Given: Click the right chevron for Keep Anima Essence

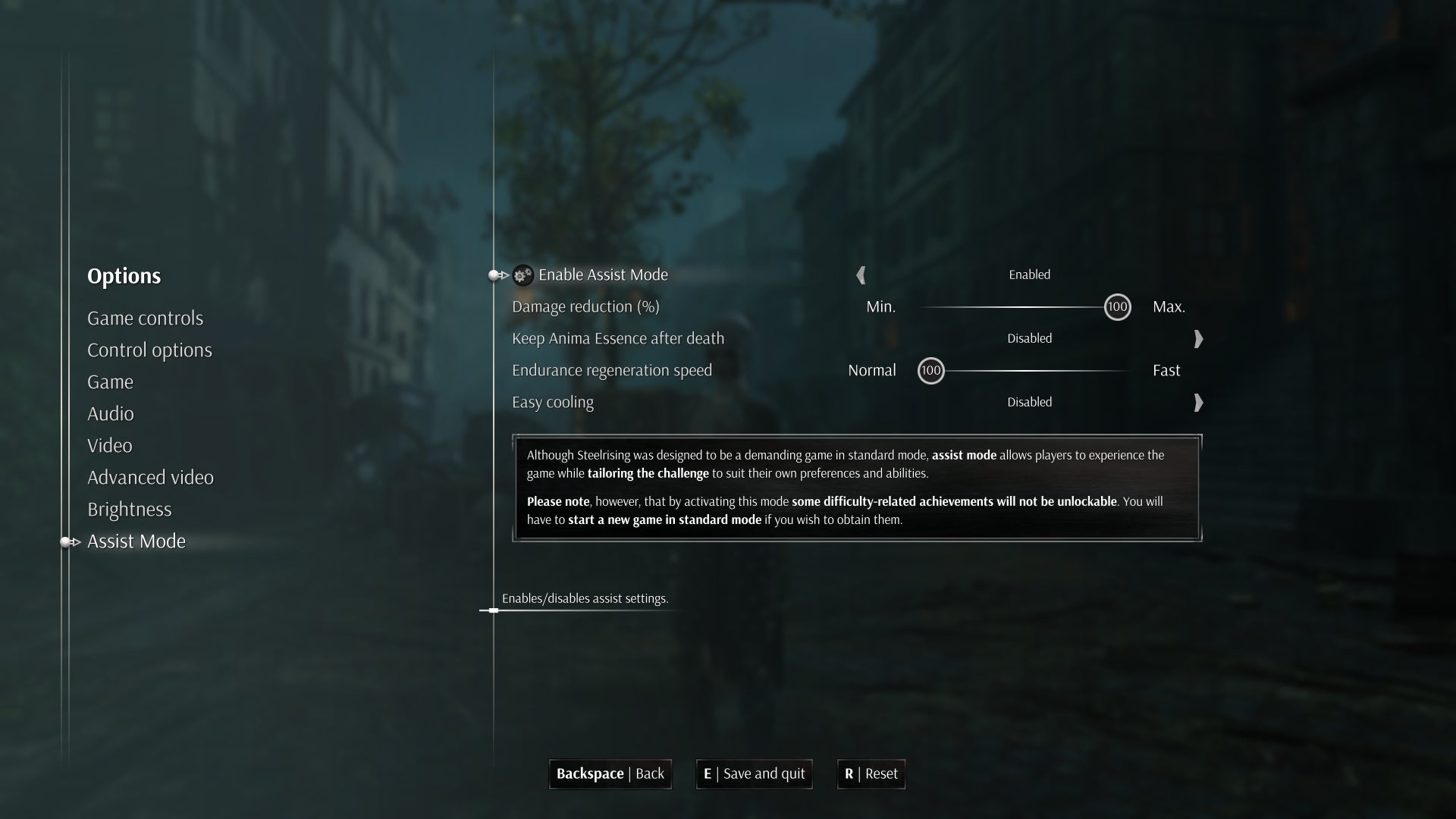Looking at the screenshot, I should click(1198, 339).
